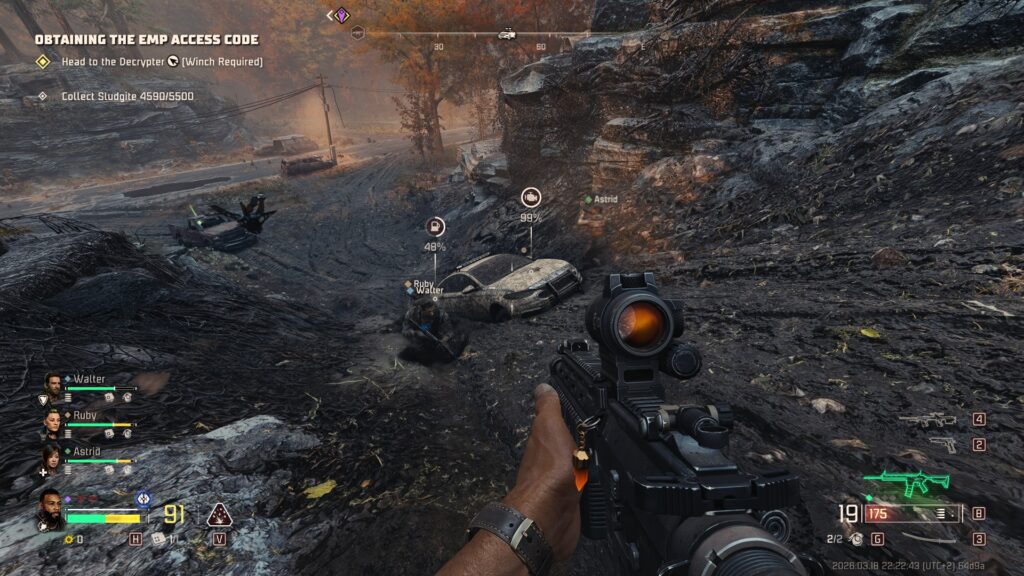1024x576 pixels.
Task: Select Walter's squad portrait
Action: point(53,382)
